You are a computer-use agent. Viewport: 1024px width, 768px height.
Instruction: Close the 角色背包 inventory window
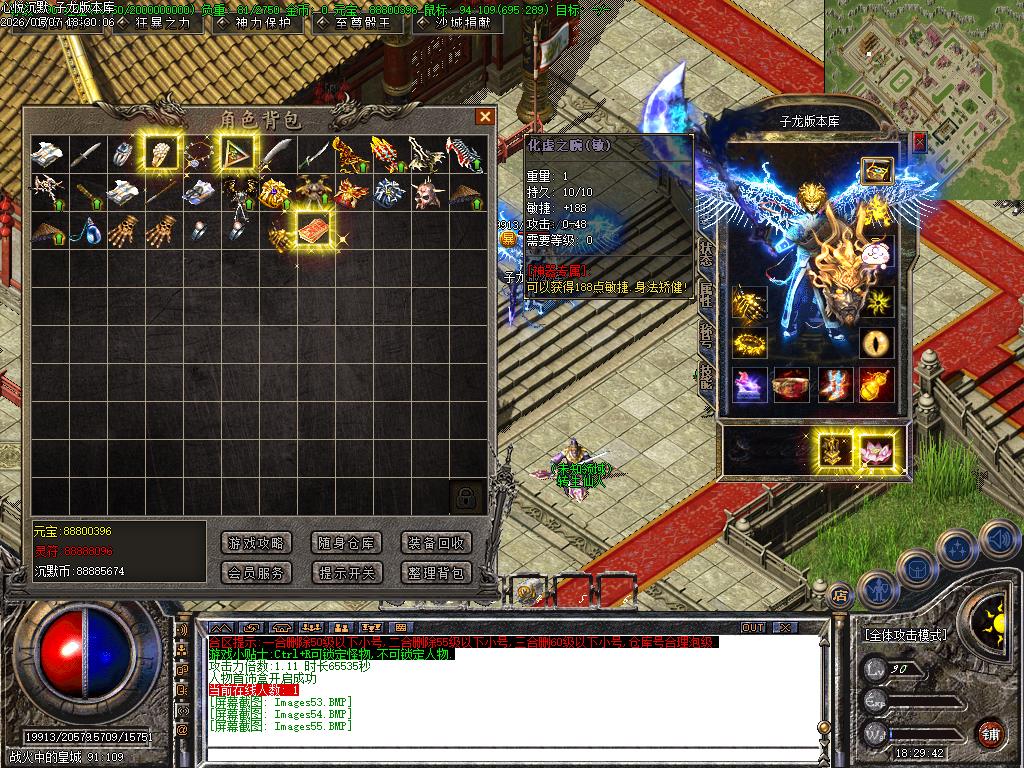[x=485, y=117]
